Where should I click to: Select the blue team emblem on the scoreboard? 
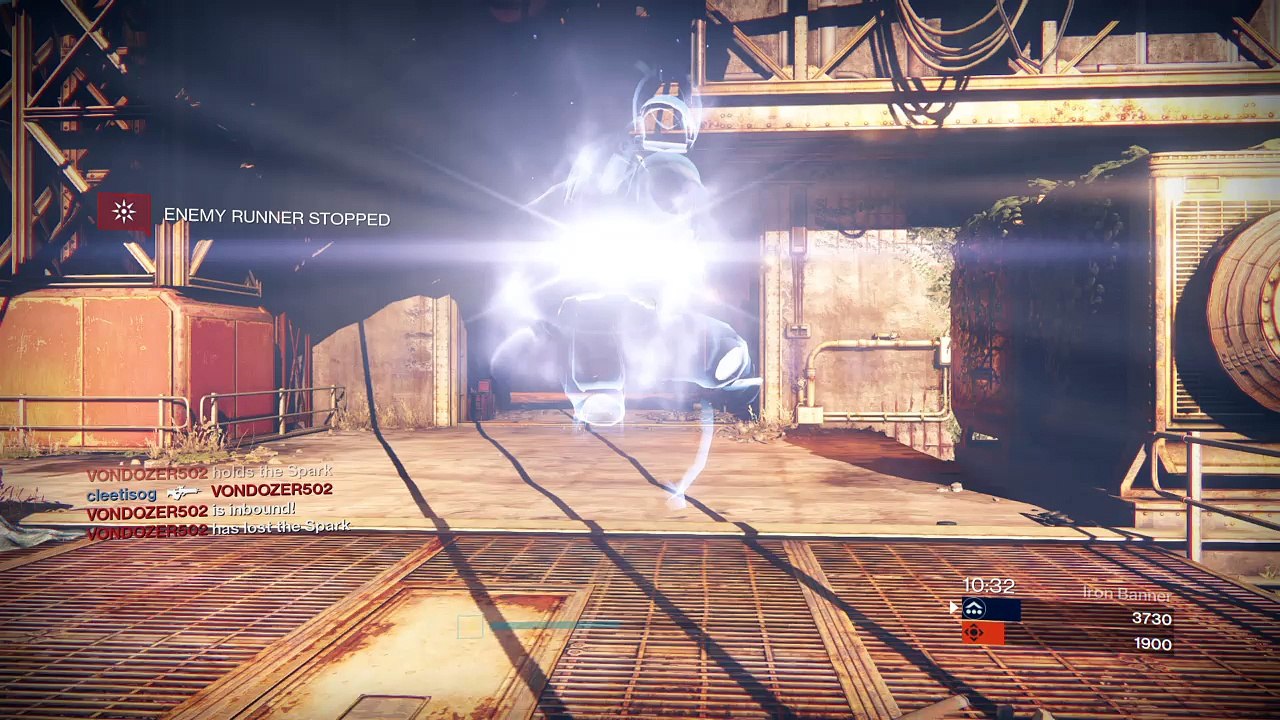pyautogui.click(x=975, y=609)
